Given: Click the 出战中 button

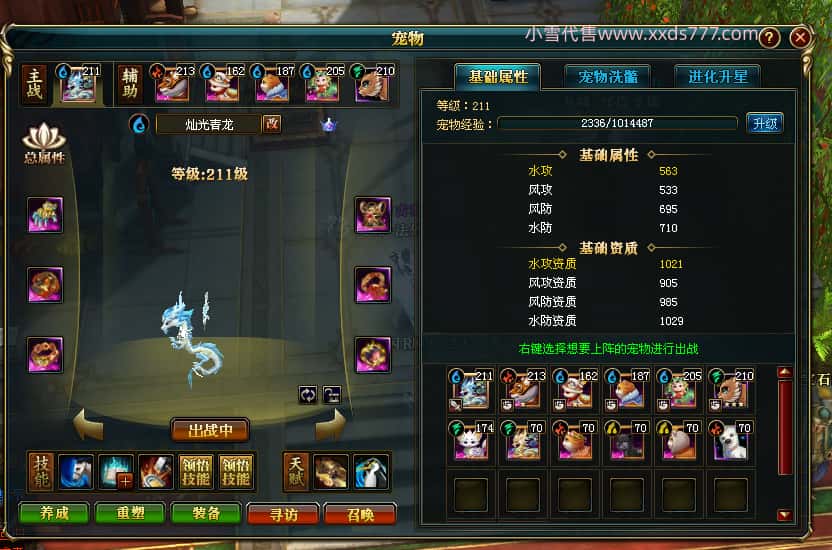Looking at the screenshot, I should pos(210,430).
